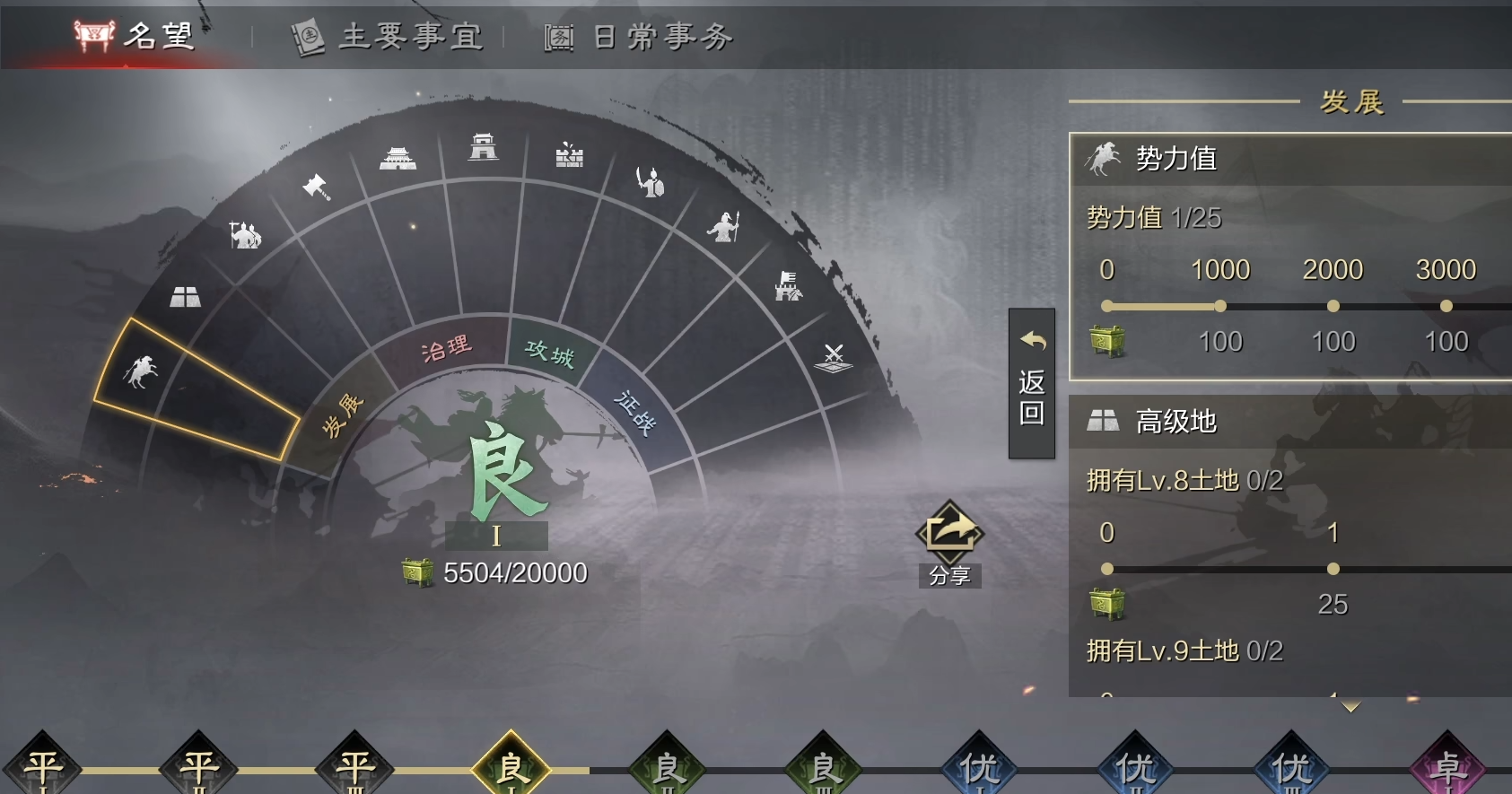Select the 名望 menu item
The width and height of the screenshot is (1512, 794).
(x=135, y=37)
